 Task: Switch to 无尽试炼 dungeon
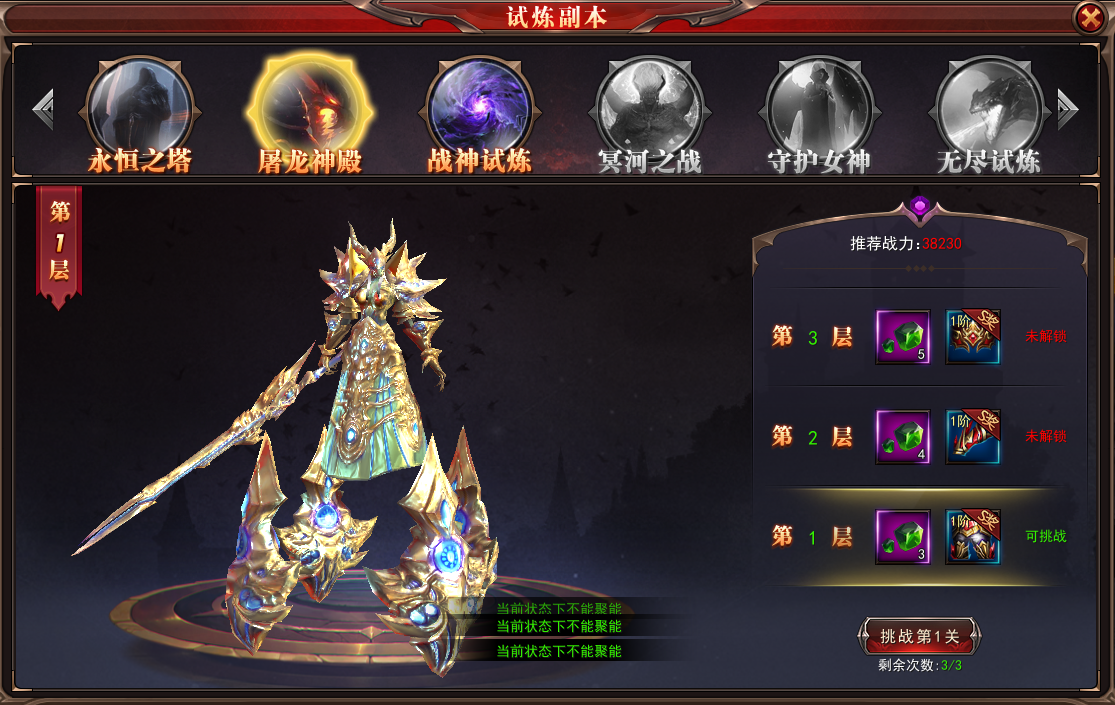(x=989, y=109)
